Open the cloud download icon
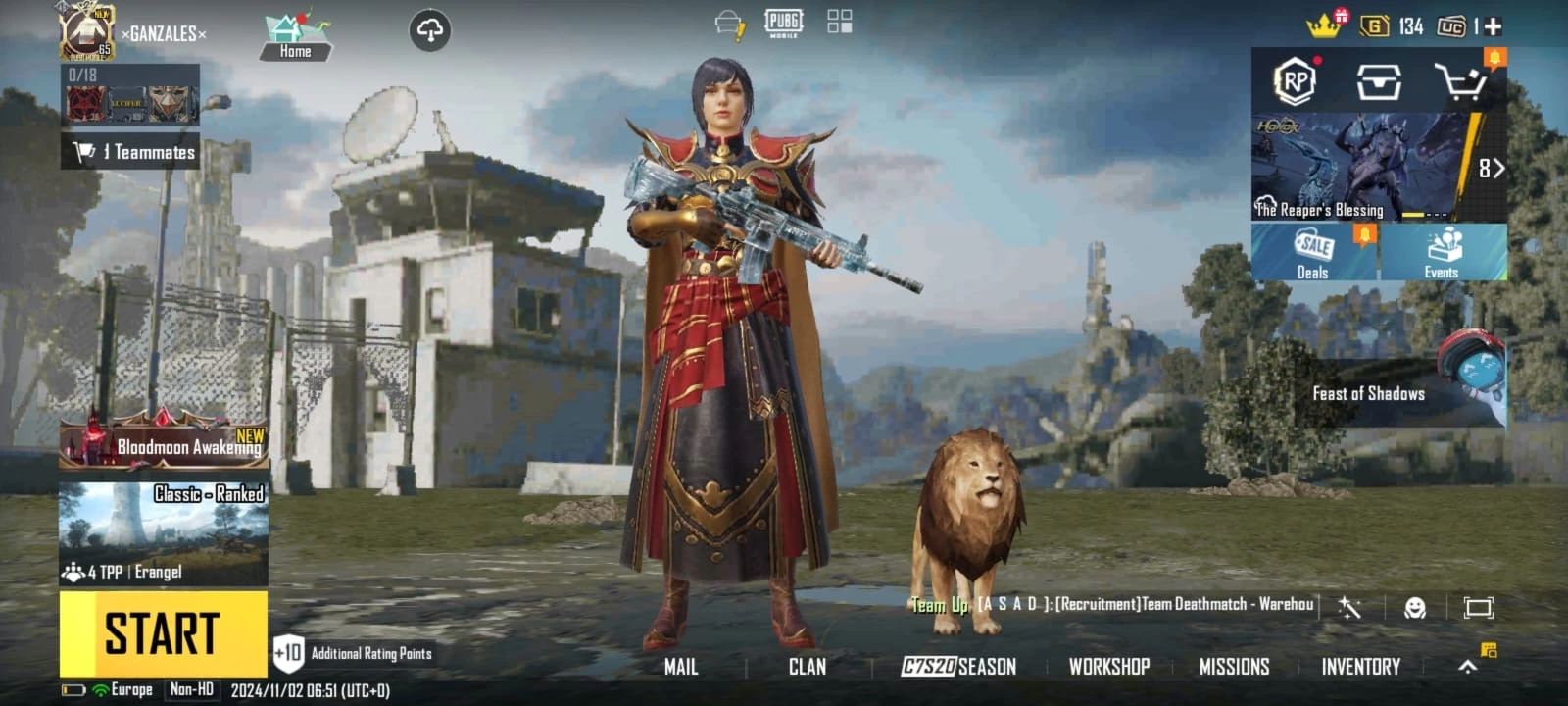The height and width of the screenshot is (706, 1568). [x=429, y=30]
